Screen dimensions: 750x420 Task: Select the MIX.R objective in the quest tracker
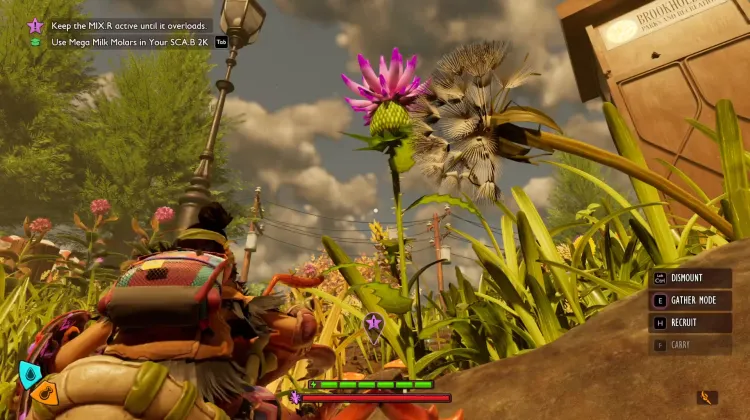(x=128, y=25)
